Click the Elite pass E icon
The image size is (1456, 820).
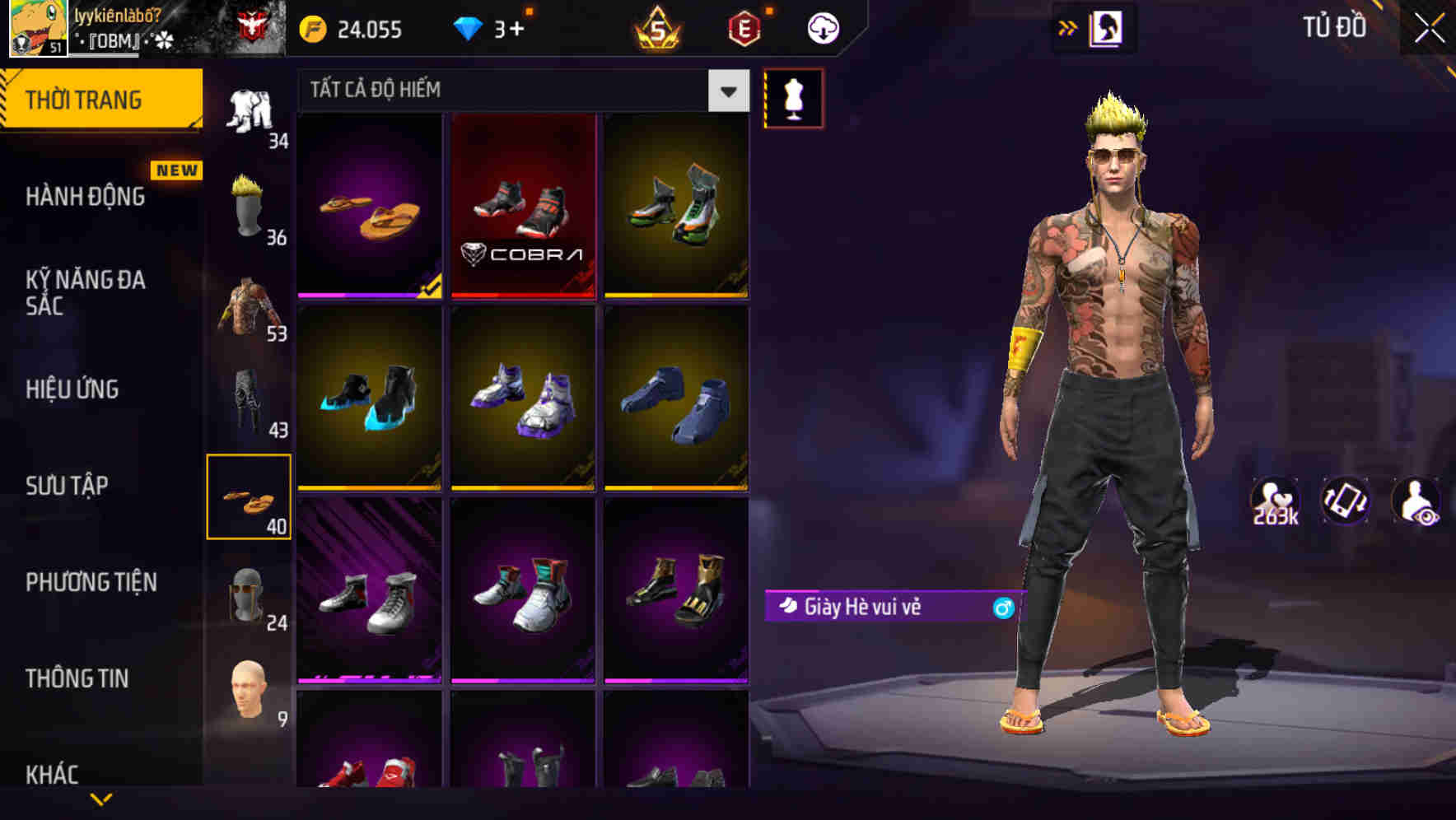coord(744,27)
